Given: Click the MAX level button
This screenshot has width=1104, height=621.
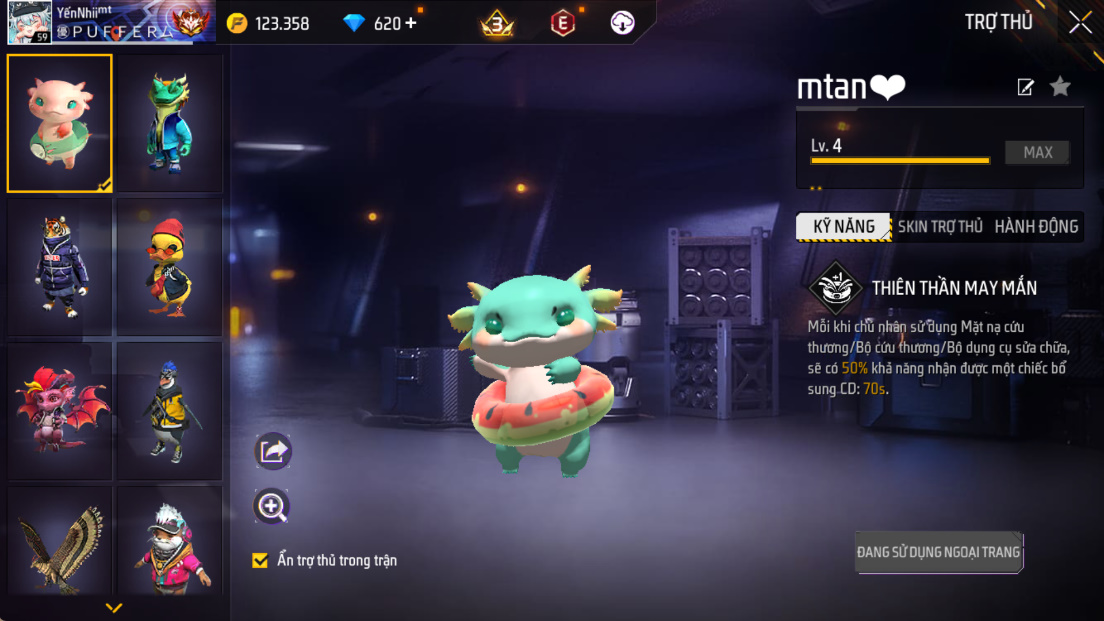Looking at the screenshot, I should point(1038,153).
